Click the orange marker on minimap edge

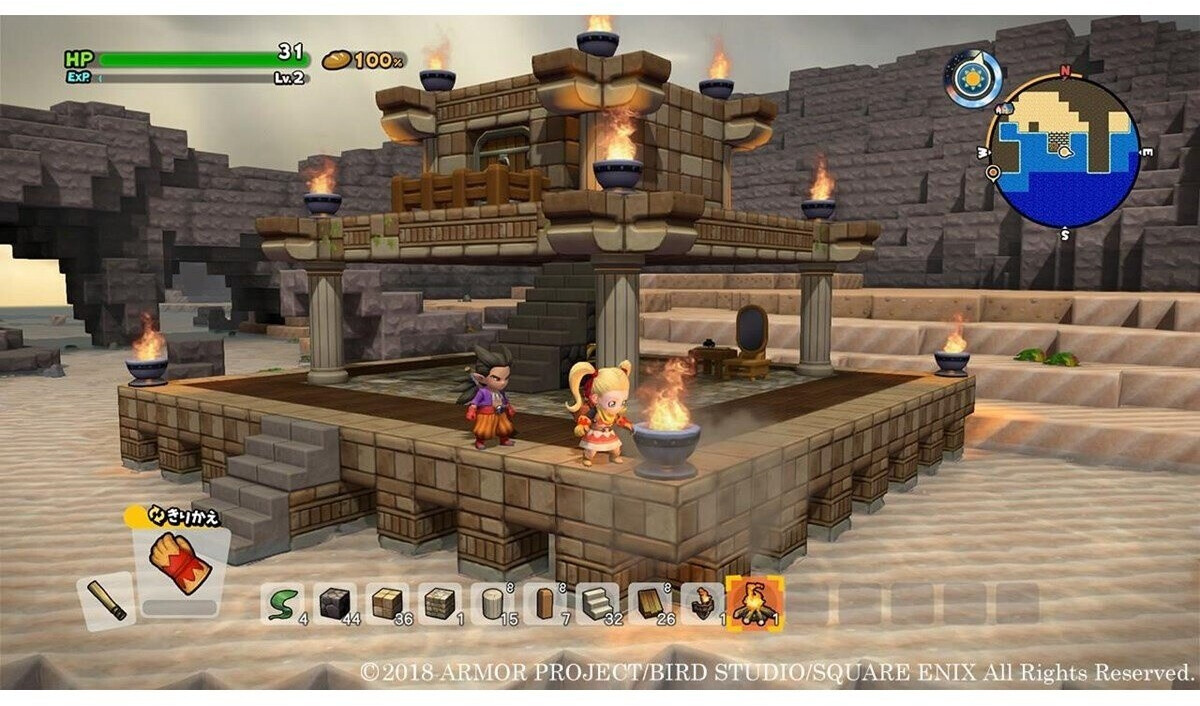click(993, 172)
